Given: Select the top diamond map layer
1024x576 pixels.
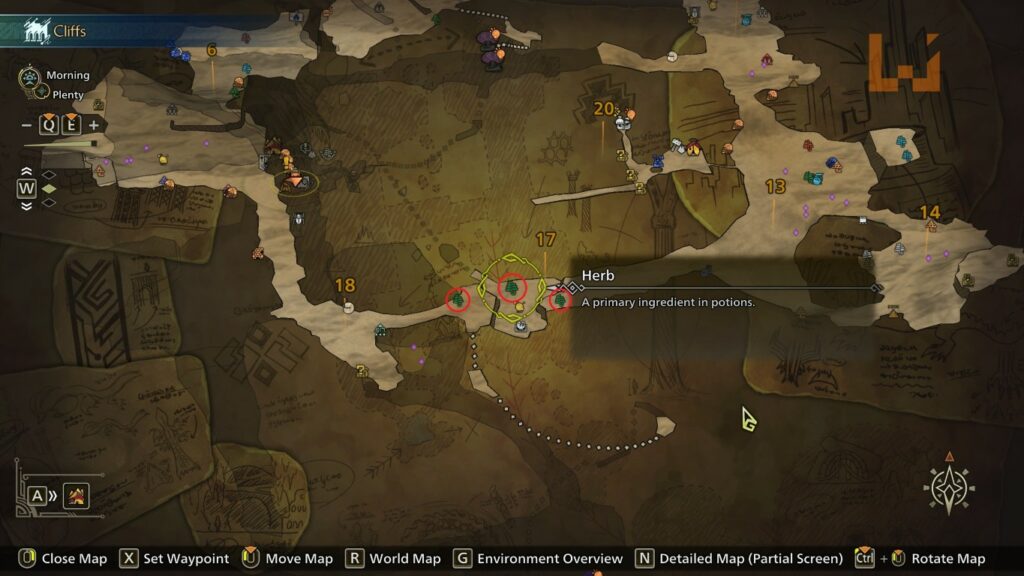Looking at the screenshot, I should point(48,174).
